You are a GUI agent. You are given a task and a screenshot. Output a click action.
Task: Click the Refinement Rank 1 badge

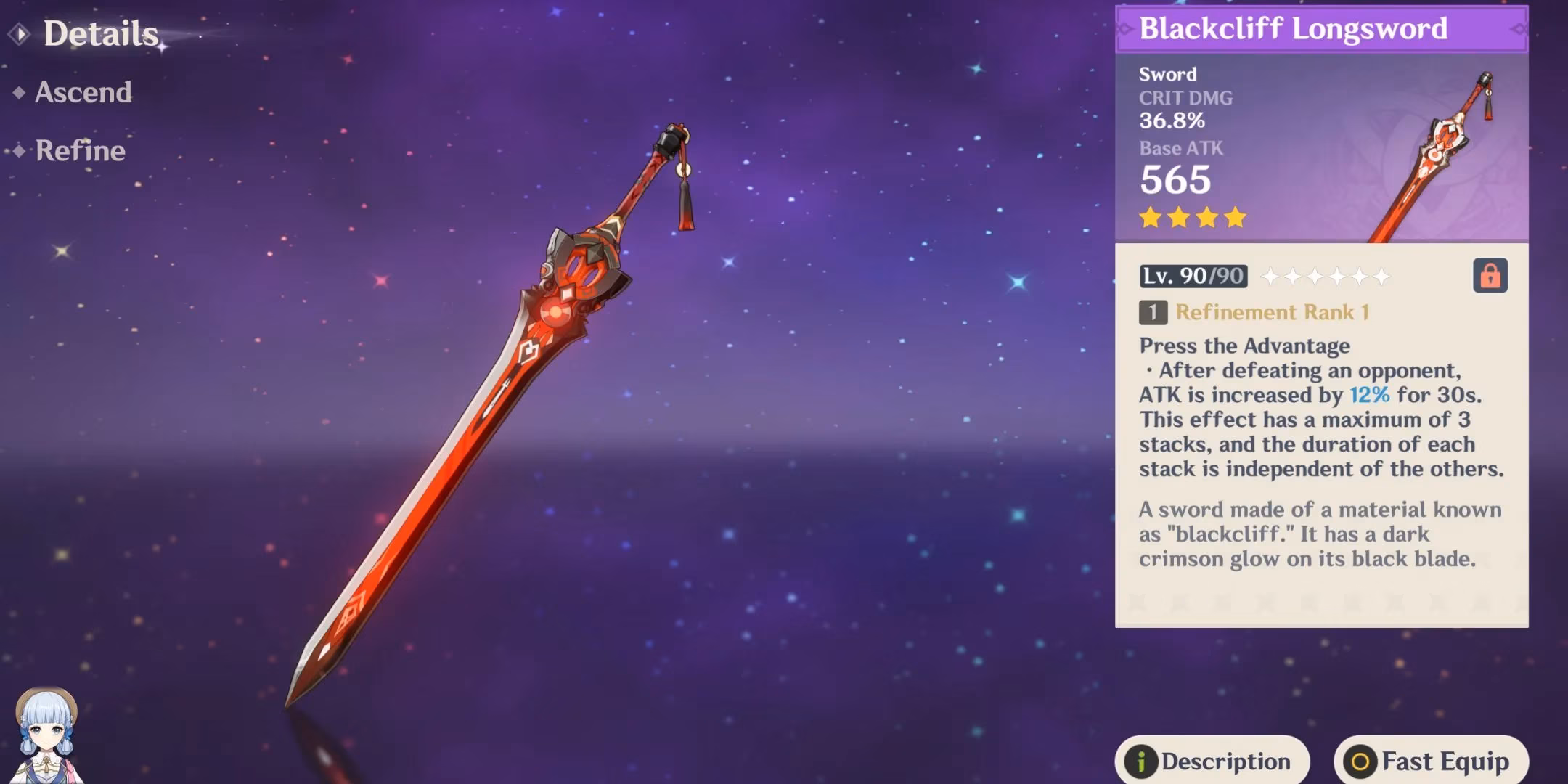1154,312
